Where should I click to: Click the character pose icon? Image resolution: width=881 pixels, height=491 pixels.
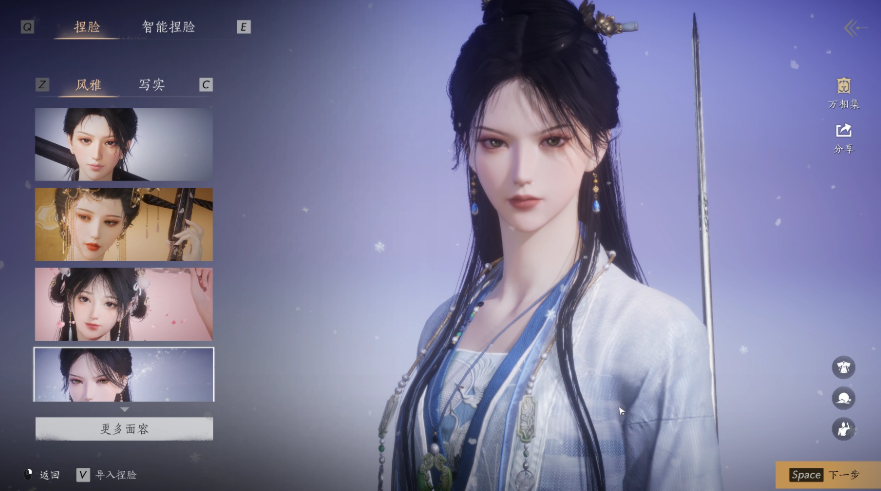(843, 429)
